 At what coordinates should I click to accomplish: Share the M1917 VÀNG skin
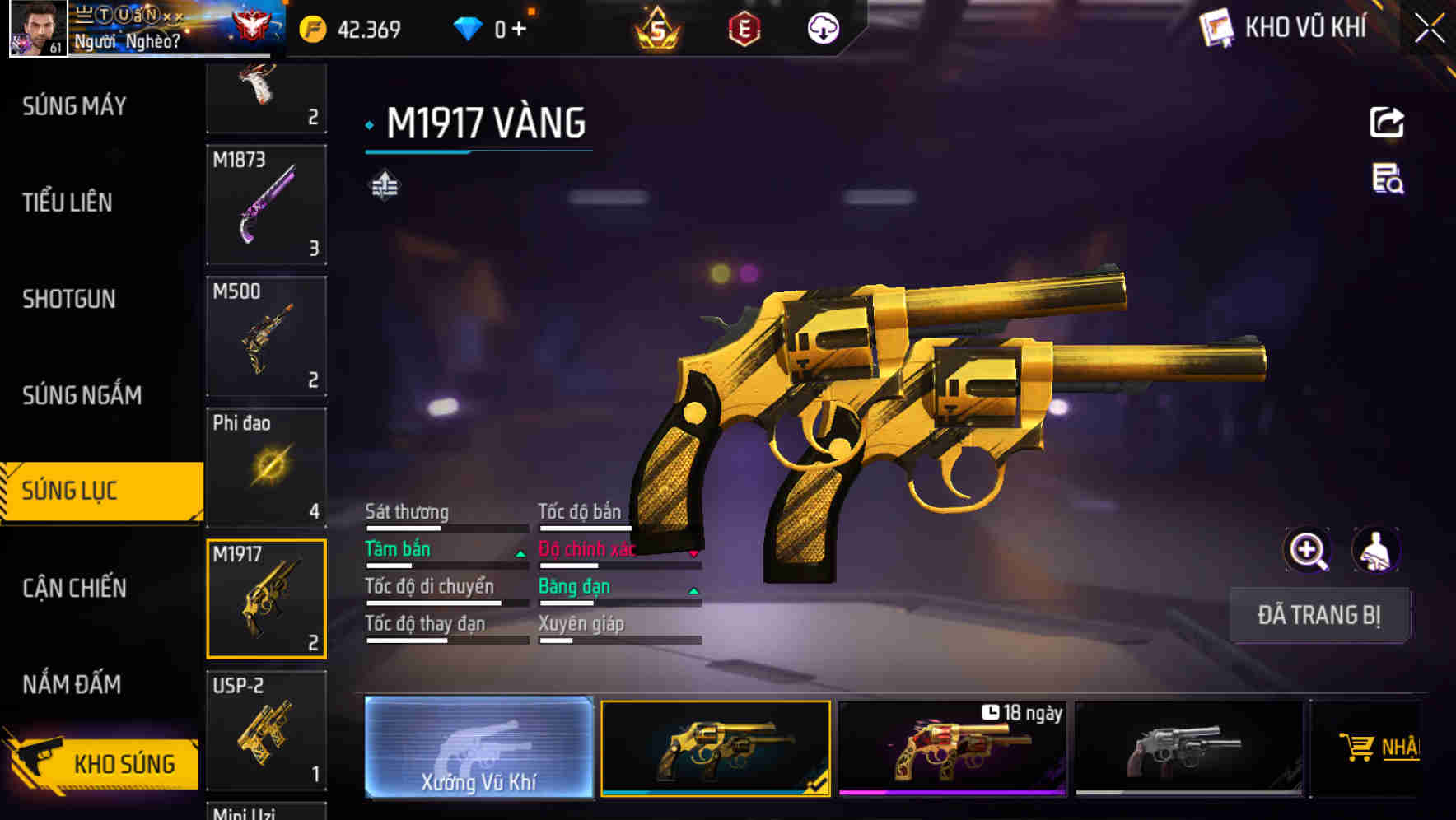pyautogui.click(x=1387, y=123)
